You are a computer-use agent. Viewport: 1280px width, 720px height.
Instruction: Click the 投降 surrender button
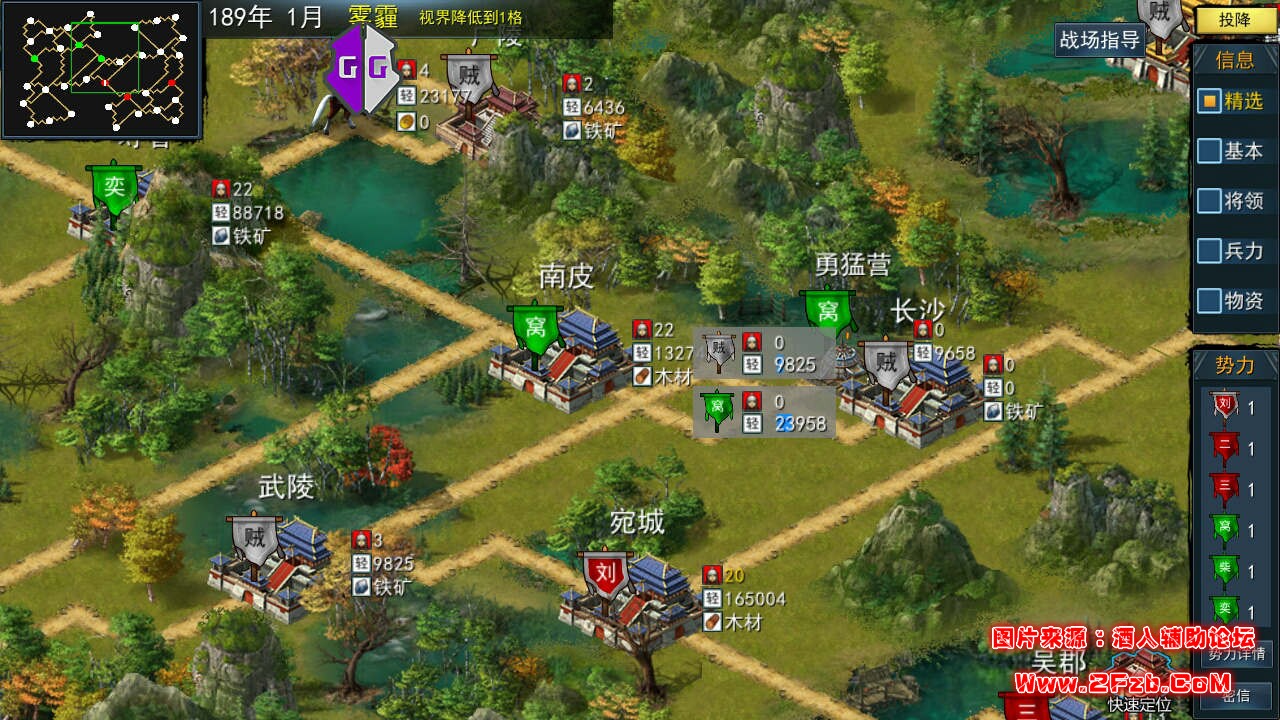tap(1236, 19)
